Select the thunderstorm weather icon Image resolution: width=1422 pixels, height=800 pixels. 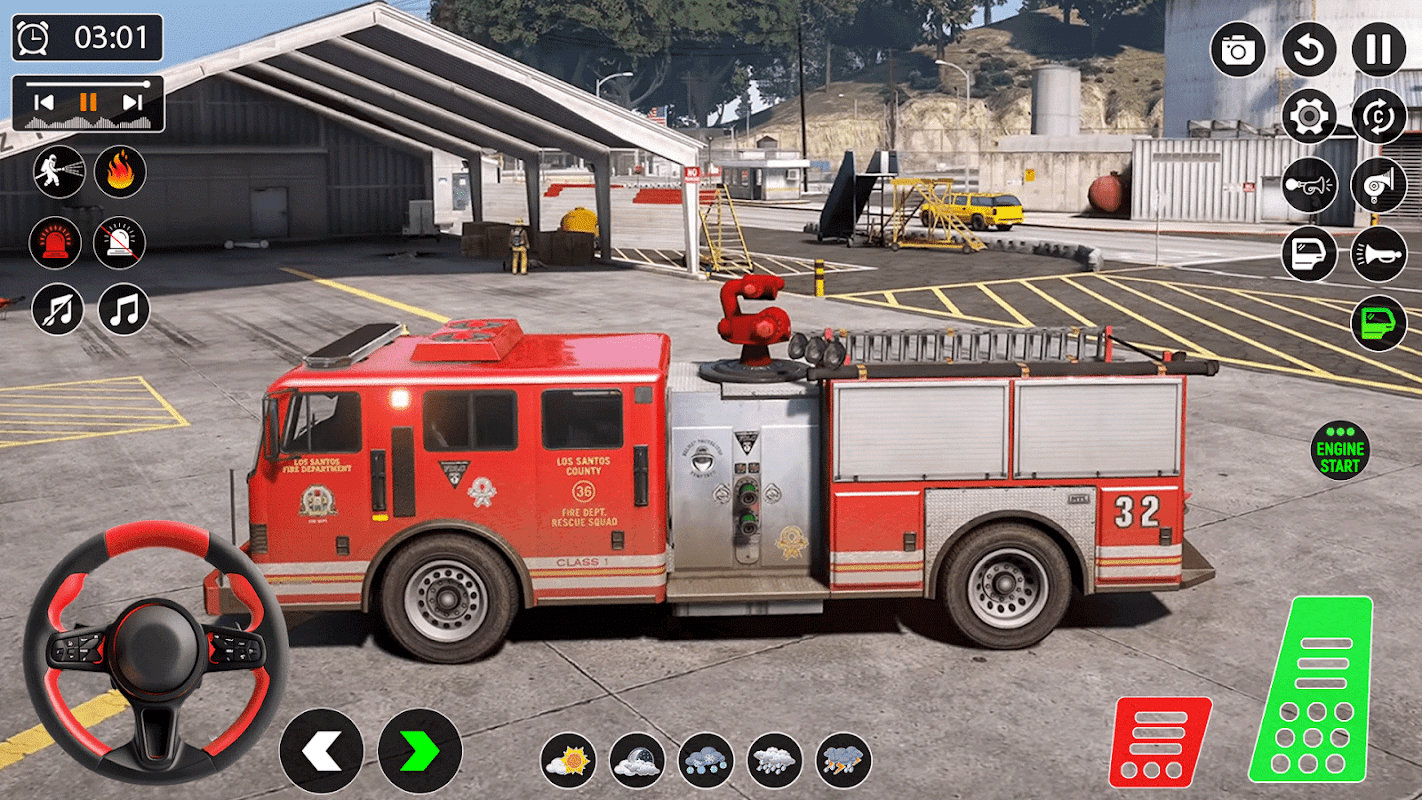coord(844,760)
